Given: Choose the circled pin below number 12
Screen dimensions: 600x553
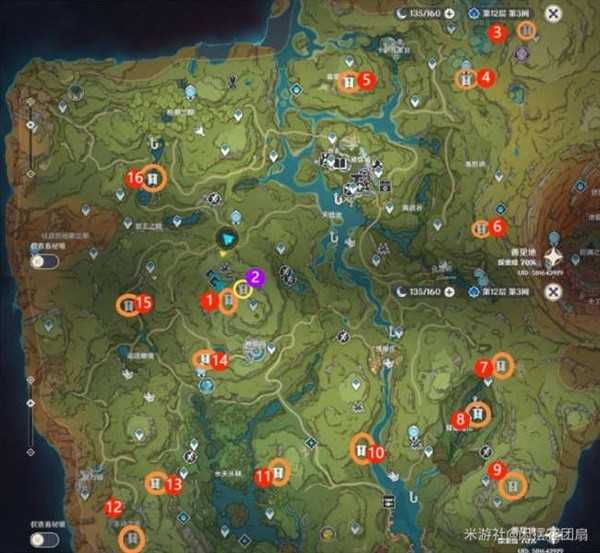Looking at the screenshot, I should 130,539.
